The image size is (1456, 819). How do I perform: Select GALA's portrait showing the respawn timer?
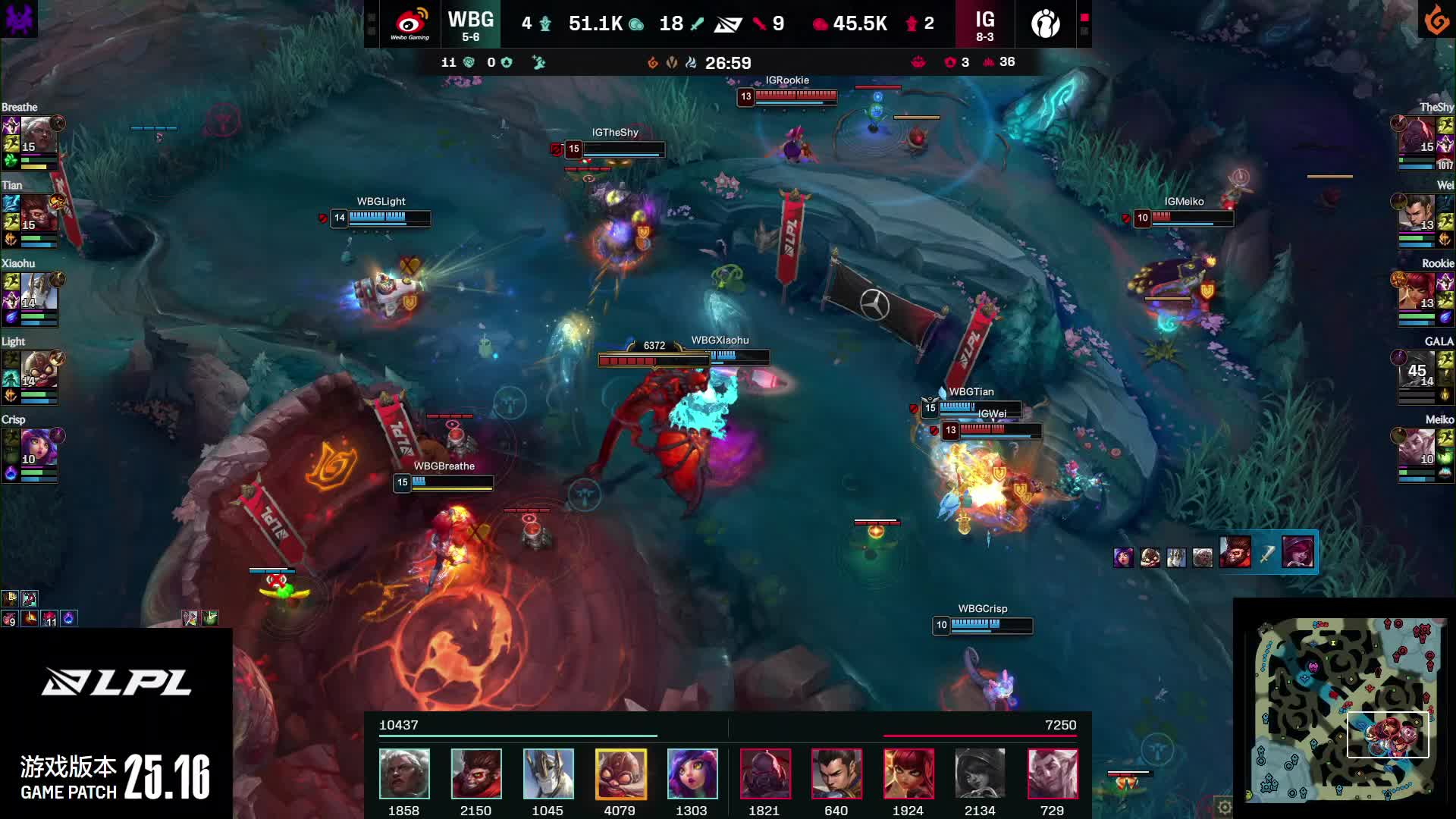1418,371
